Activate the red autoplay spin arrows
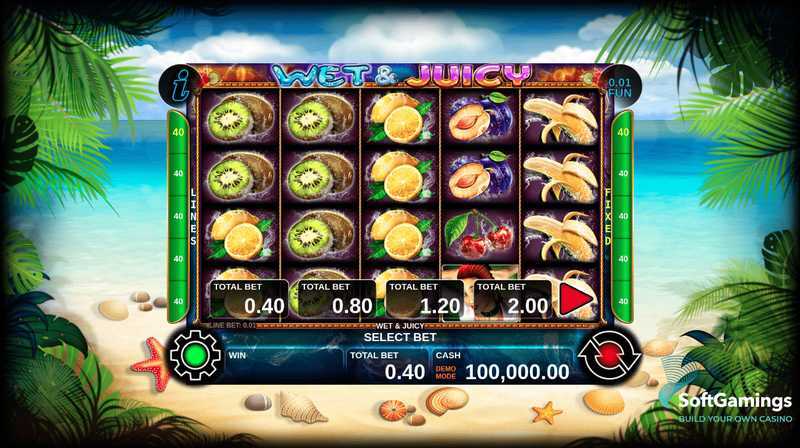 [606, 356]
